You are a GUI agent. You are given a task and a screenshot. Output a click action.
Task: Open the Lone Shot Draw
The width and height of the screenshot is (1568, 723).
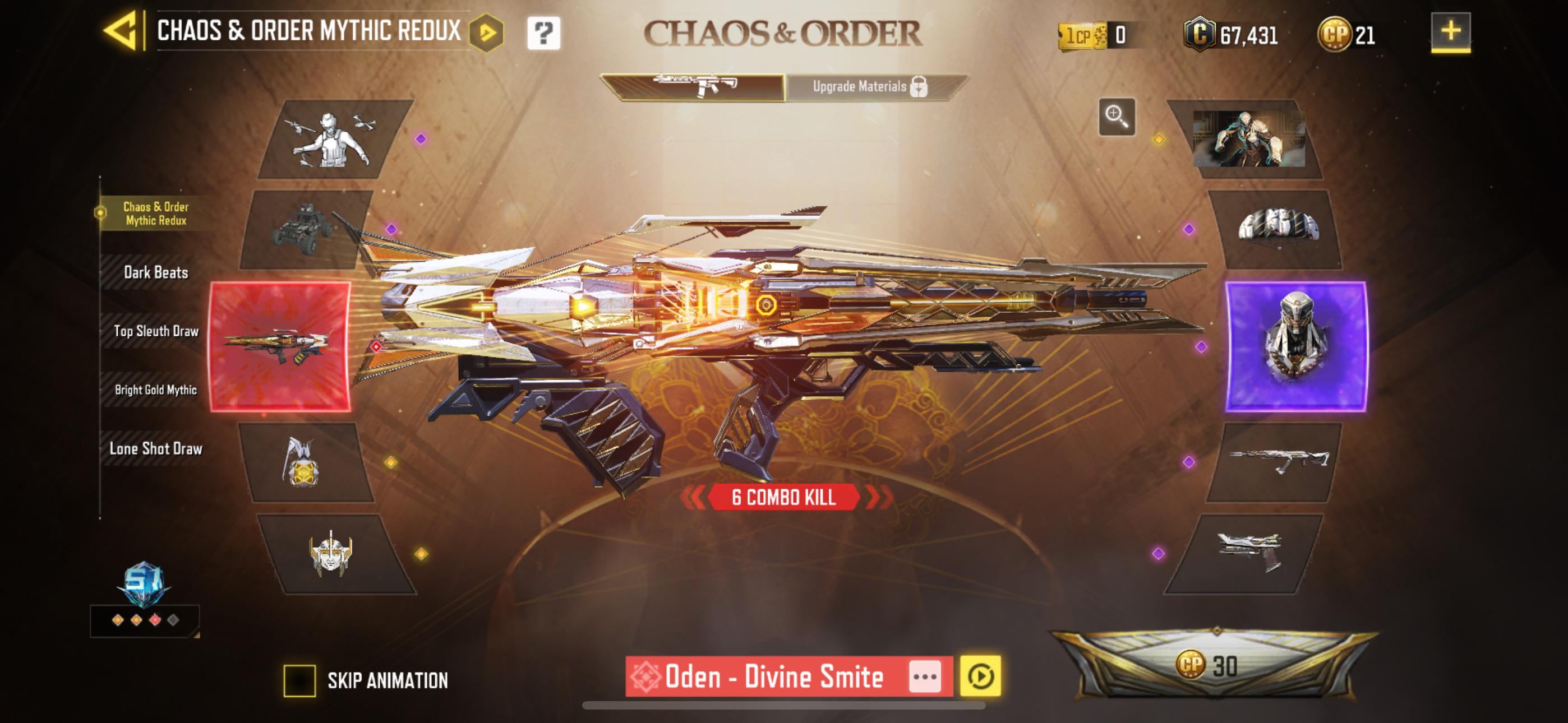click(x=156, y=448)
